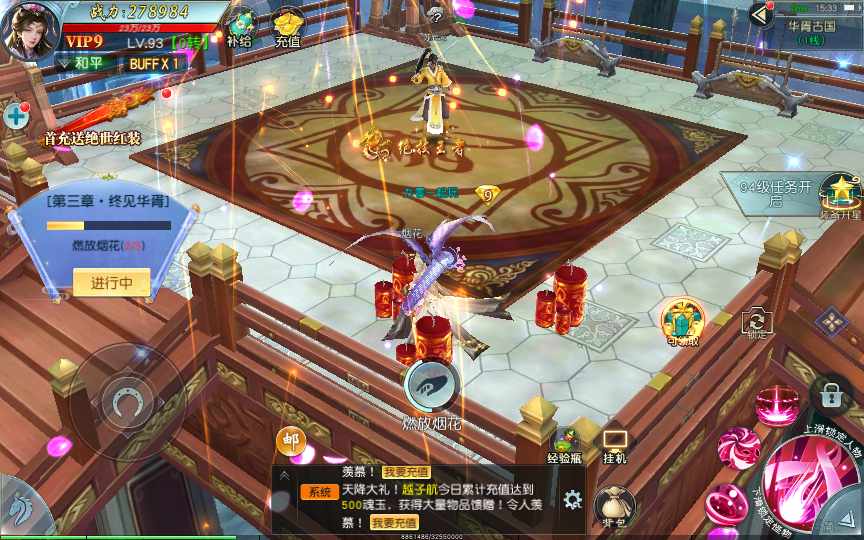Open the 邮 mail icon
This screenshot has height=540, width=864.
click(x=290, y=440)
